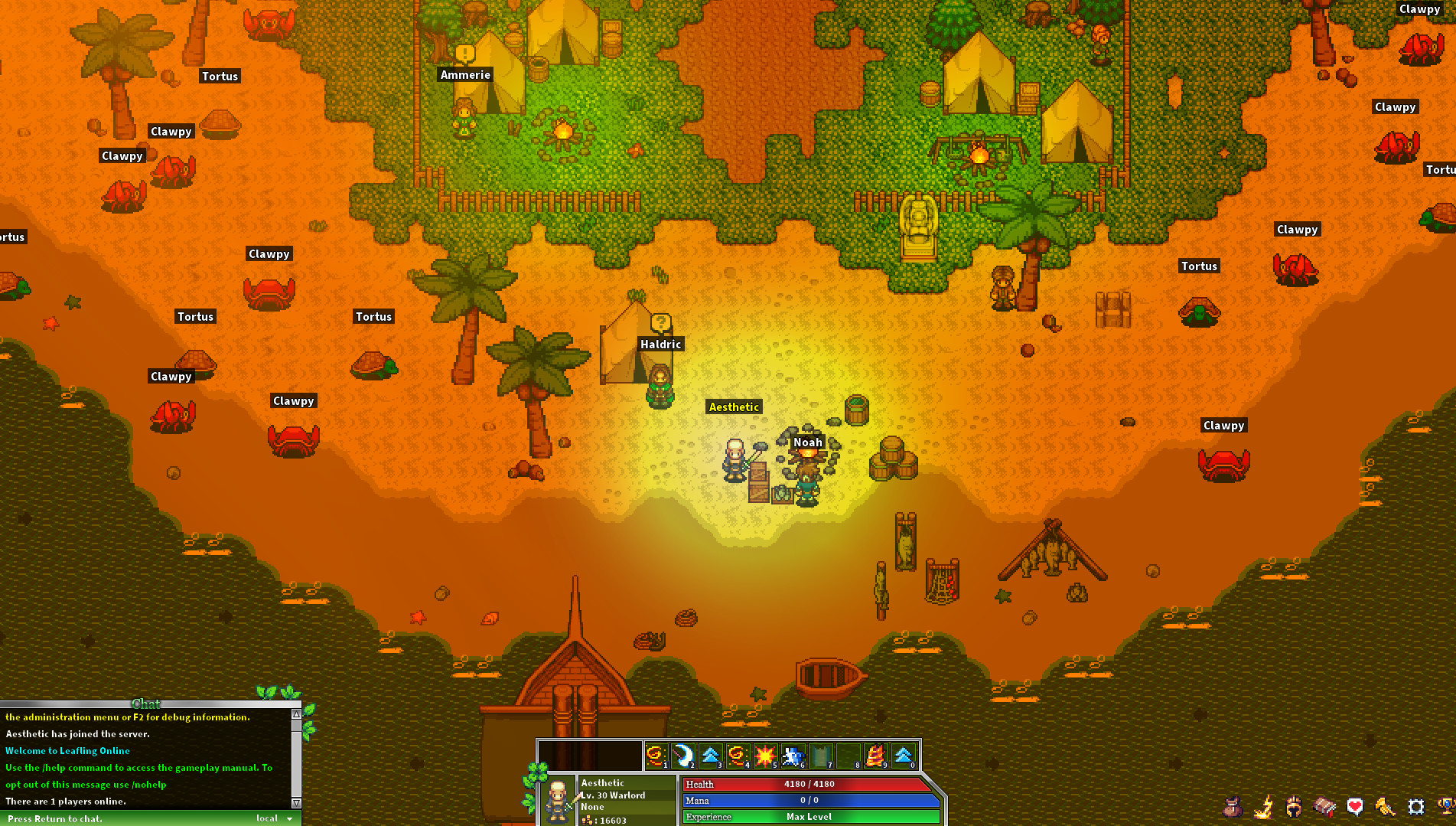
Task: Click the Health bar showing 4180/4180
Action: point(807,784)
